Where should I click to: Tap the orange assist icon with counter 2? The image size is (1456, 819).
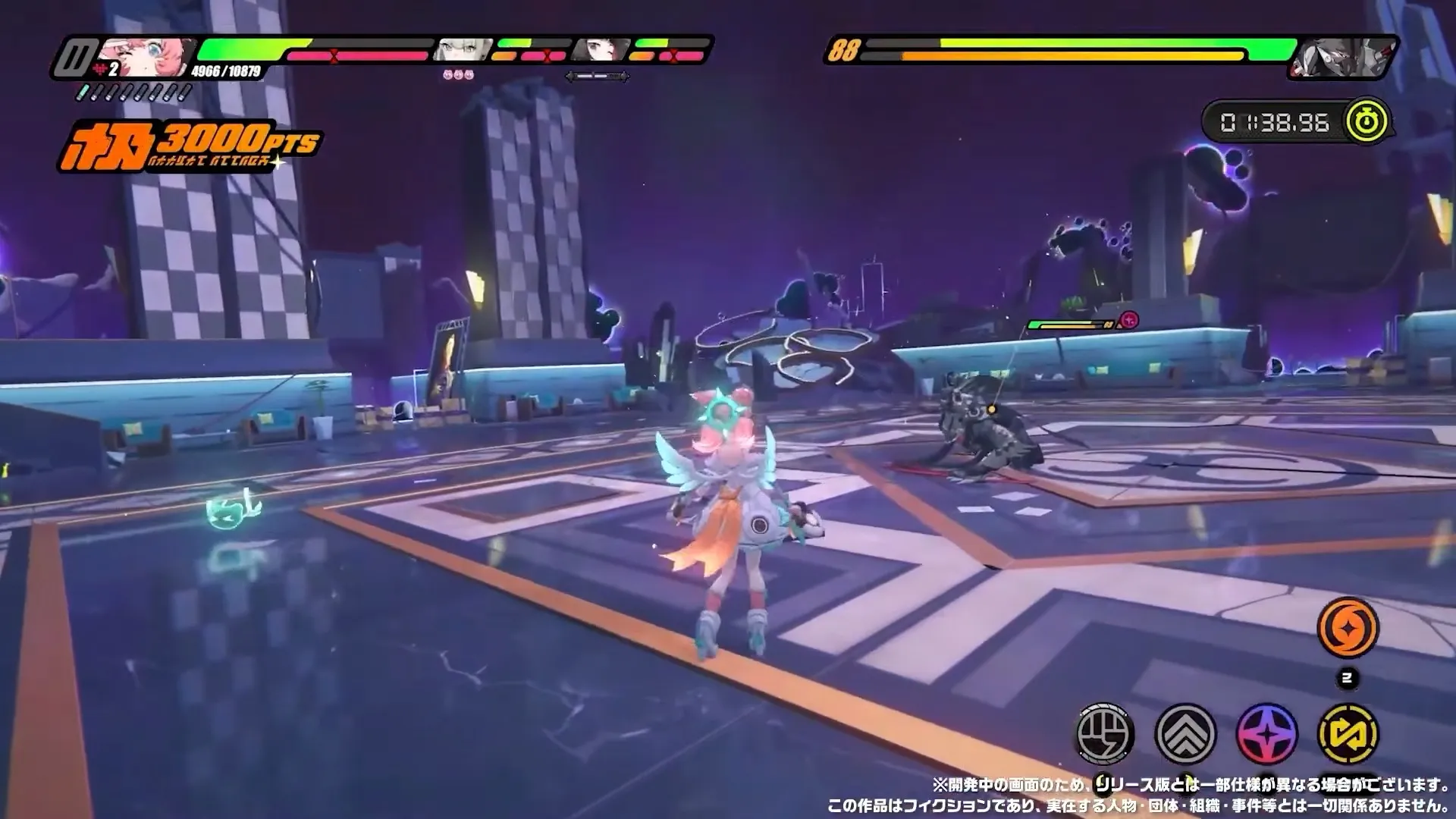(x=1348, y=628)
